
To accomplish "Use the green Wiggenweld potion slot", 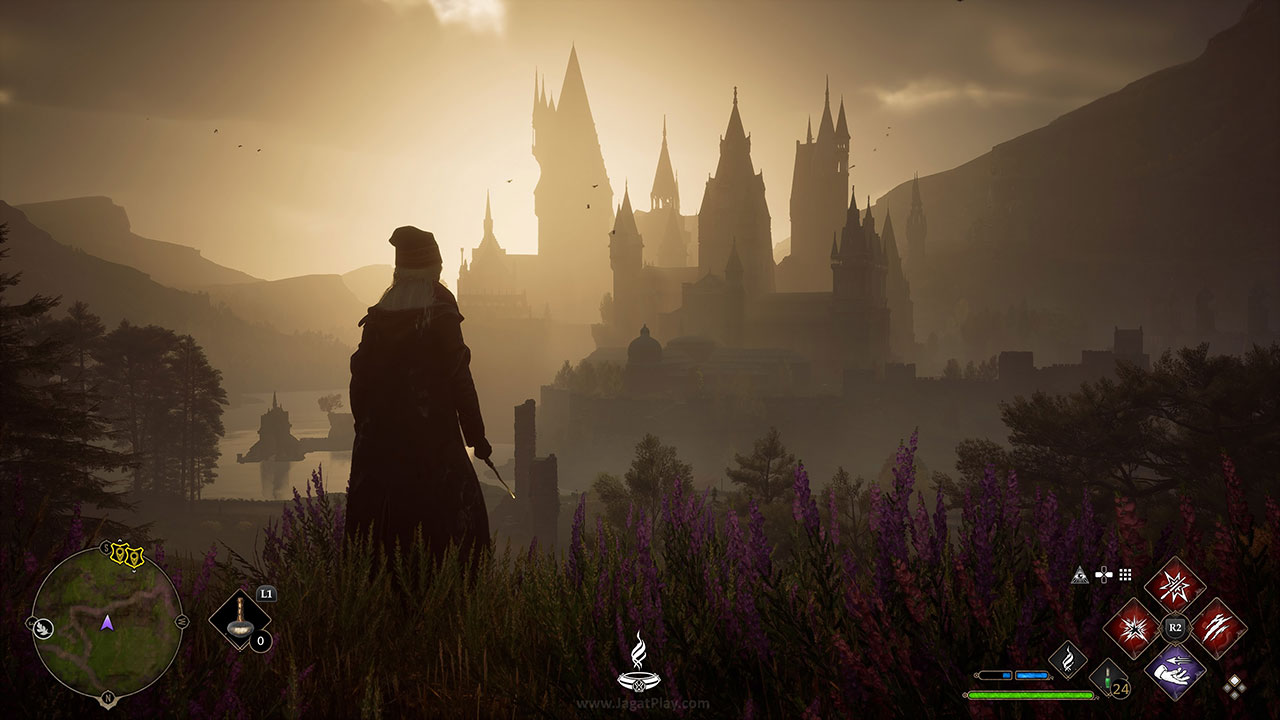I will (x=1108, y=677).
